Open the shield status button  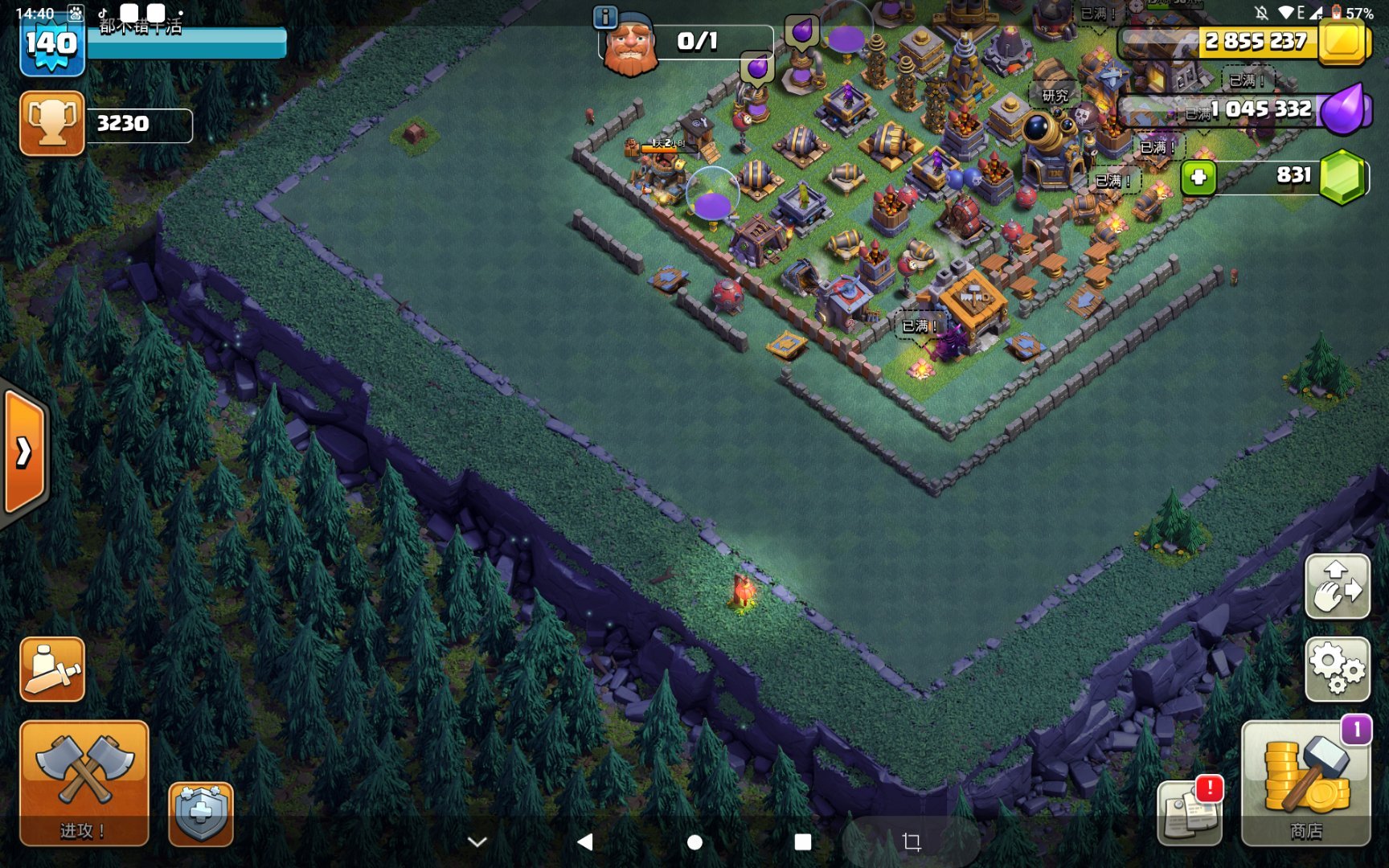(x=201, y=813)
